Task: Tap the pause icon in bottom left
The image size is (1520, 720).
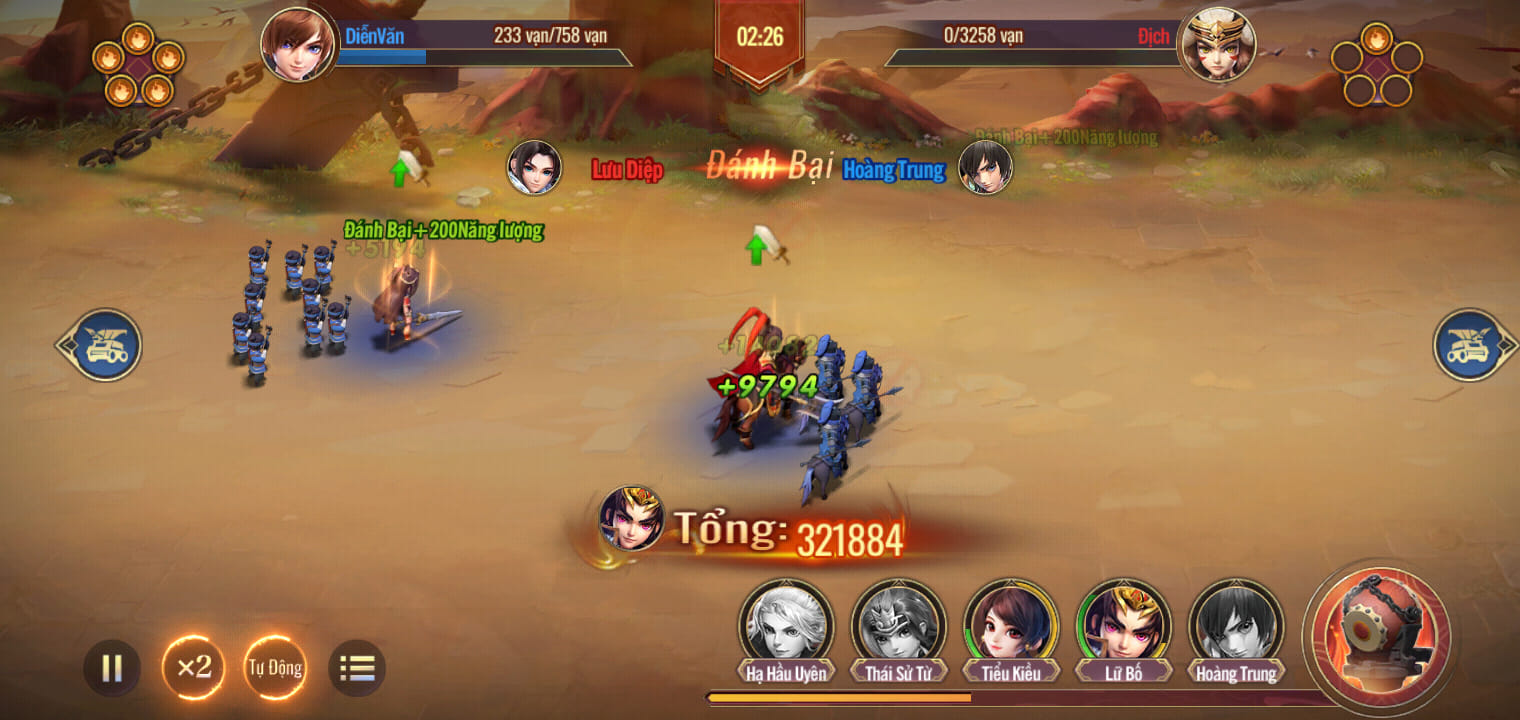Action: point(113,668)
